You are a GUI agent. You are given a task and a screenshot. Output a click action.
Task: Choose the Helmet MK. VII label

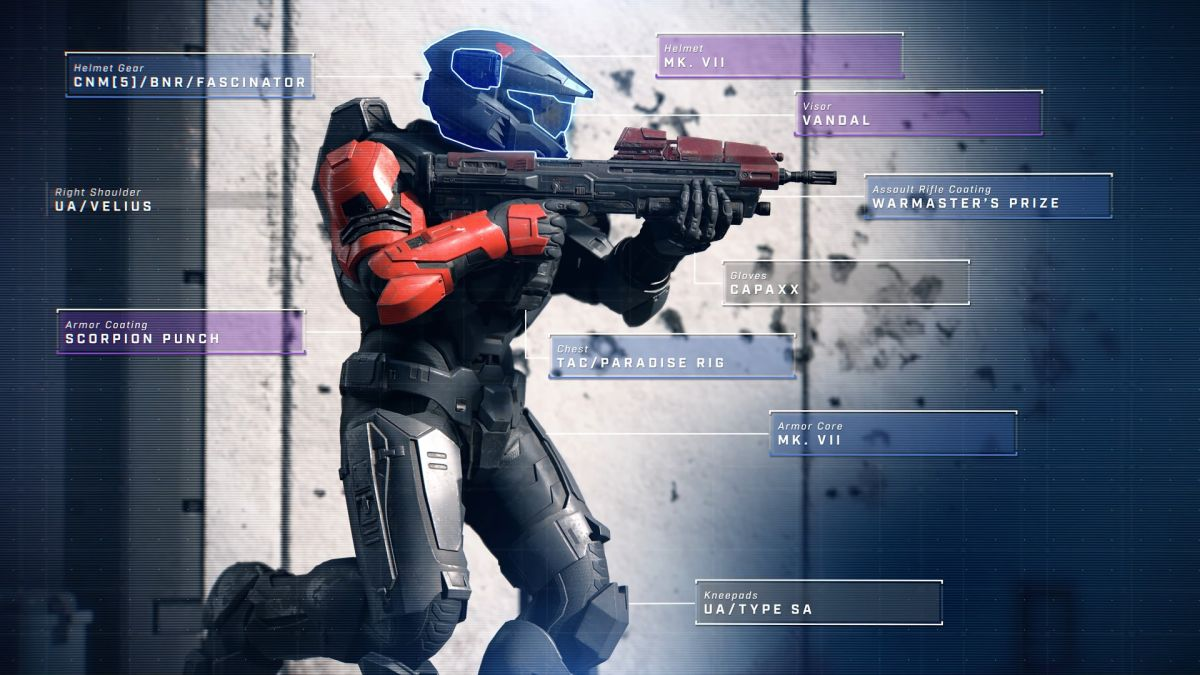coord(780,55)
